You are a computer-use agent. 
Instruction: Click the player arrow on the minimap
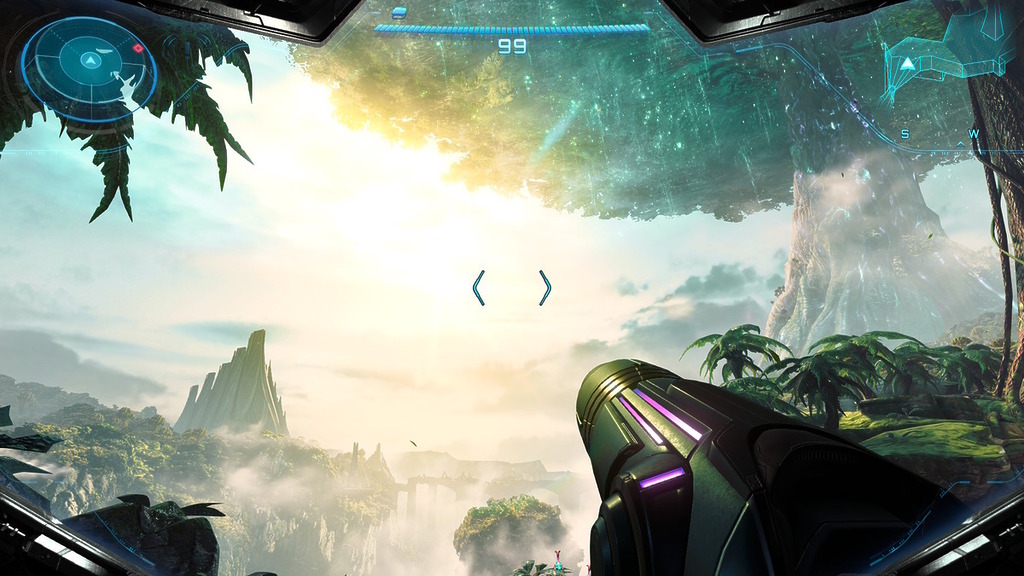(907, 64)
